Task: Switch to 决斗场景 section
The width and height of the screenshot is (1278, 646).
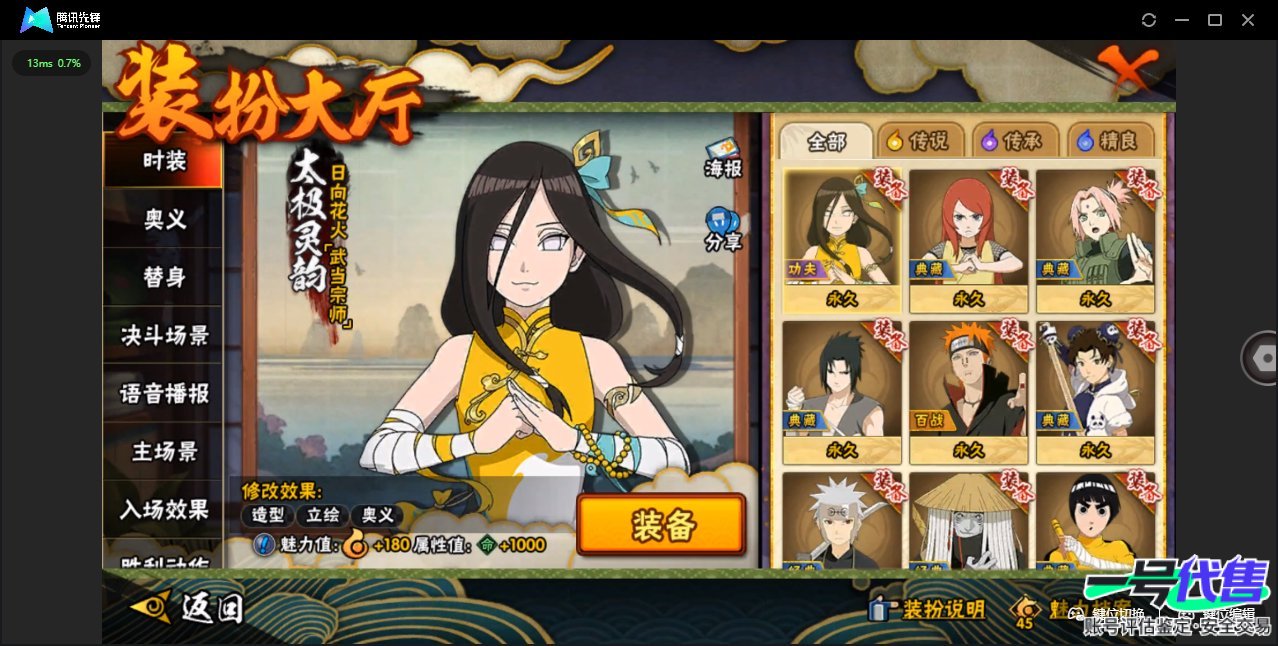Action: (x=164, y=335)
